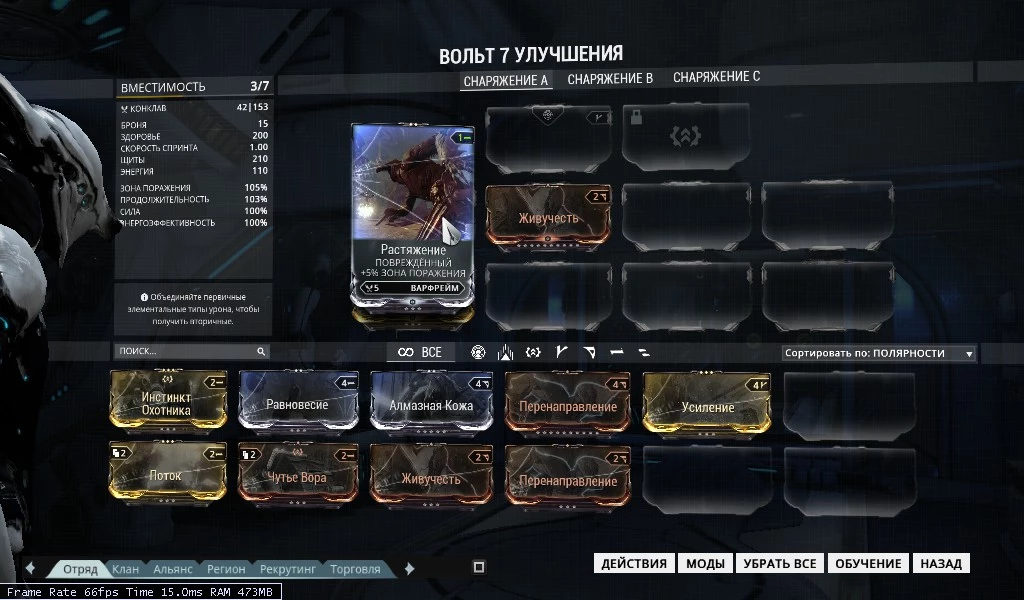
Task: Pick the Чутье Вора mod card
Action: pos(298,477)
